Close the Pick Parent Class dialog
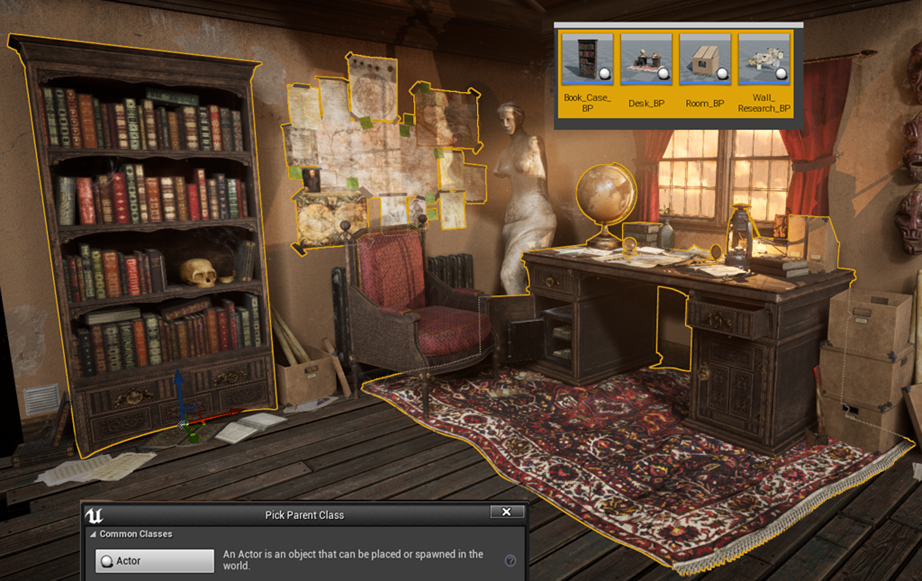Screen dimensions: 922x581 (x=506, y=513)
